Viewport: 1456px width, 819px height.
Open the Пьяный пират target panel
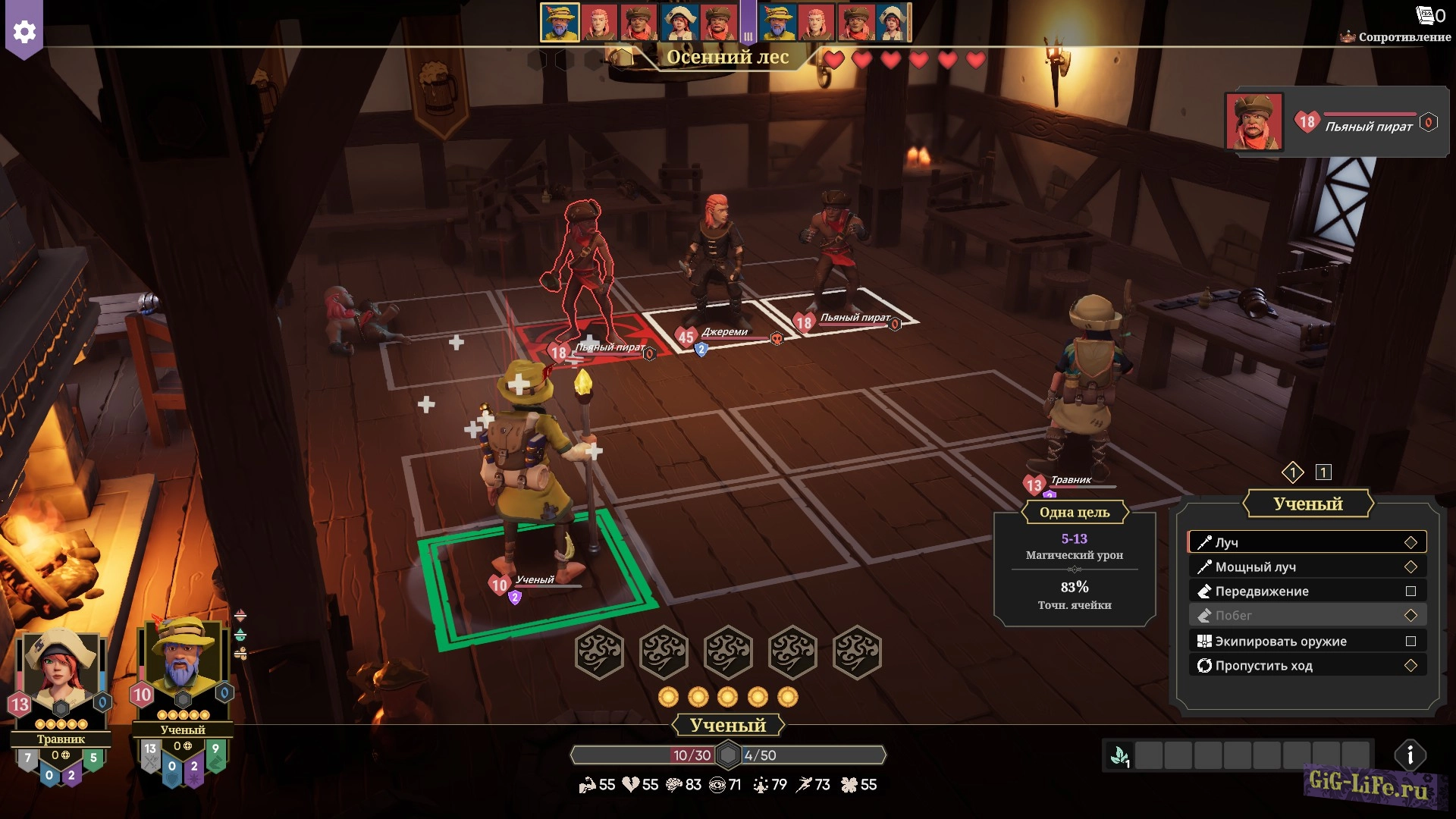(x=1335, y=123)
